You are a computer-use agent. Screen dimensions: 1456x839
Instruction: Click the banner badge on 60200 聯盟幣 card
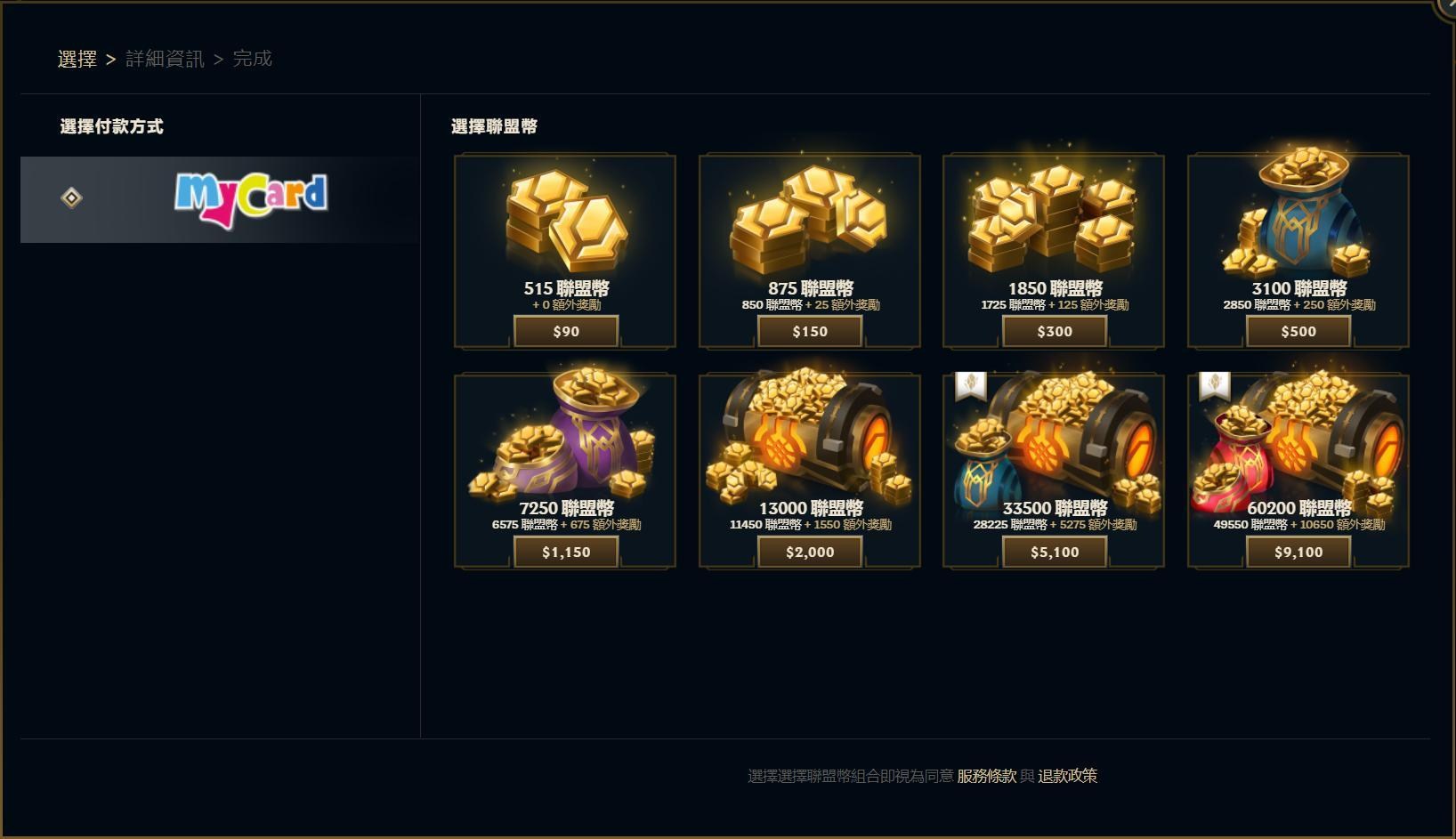(x=1216, y=384)
